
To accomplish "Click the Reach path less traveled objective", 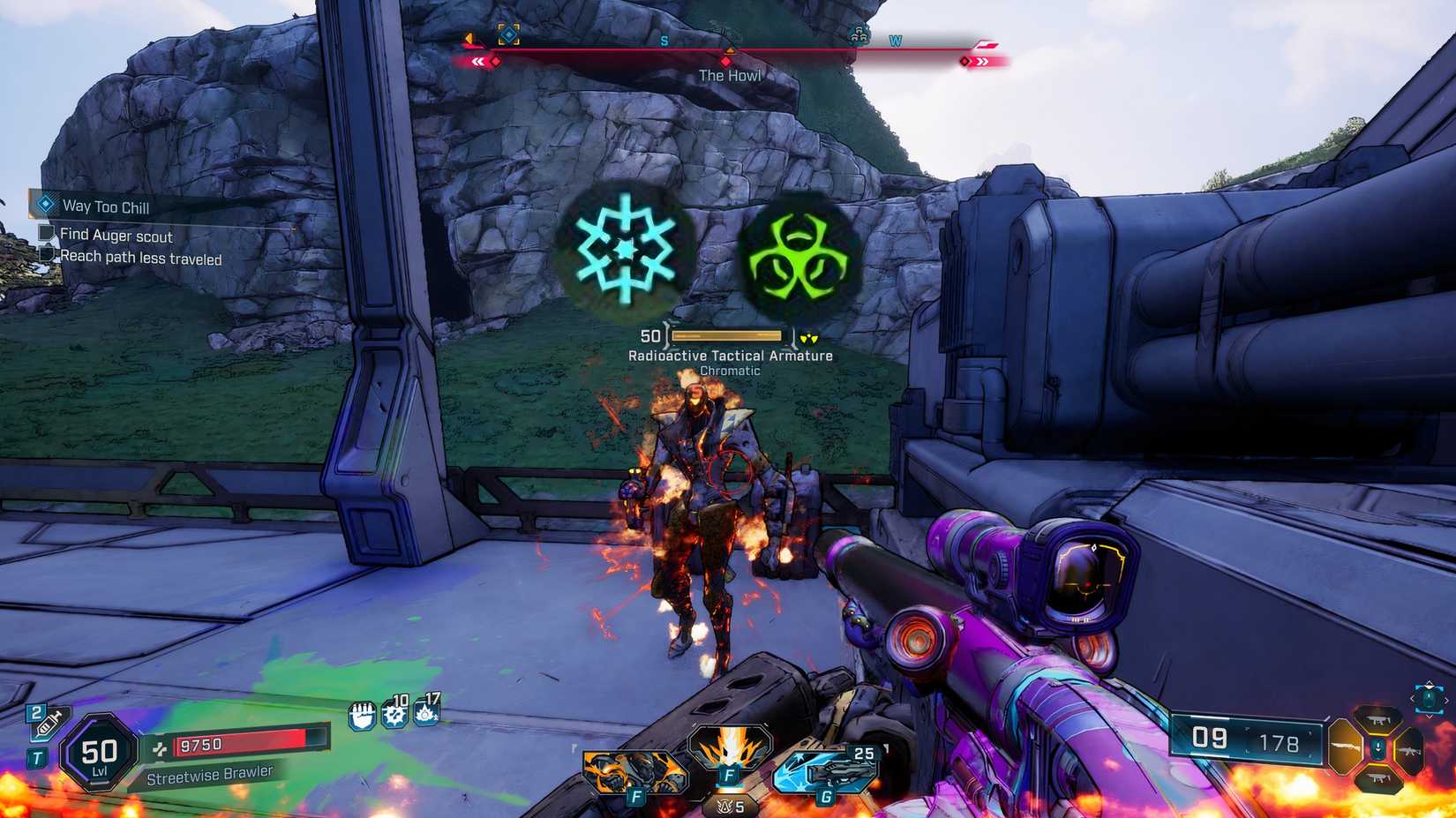I will pos(140,258).
